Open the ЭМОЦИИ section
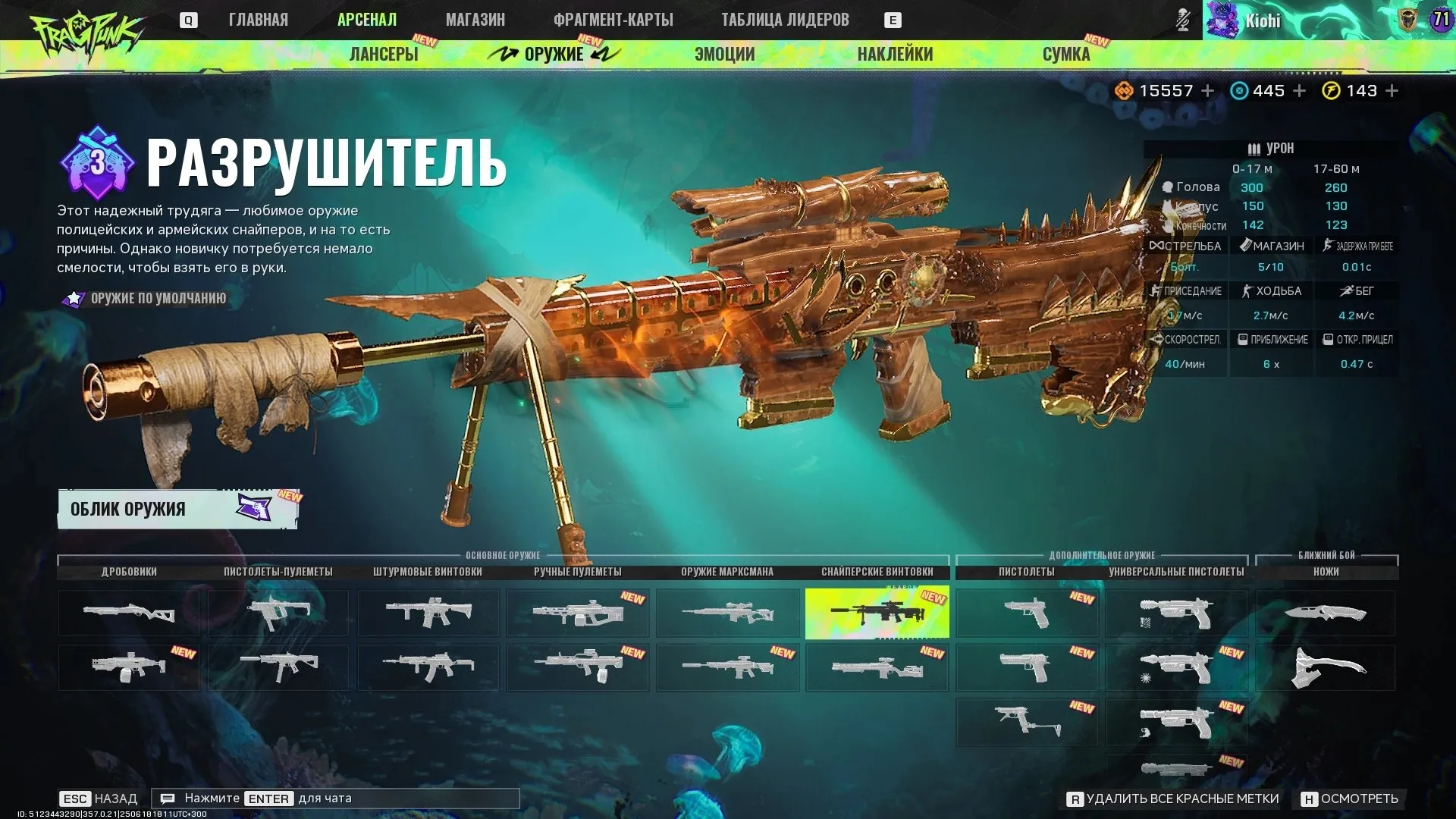 pyautogui.click(x=723, y=54)
